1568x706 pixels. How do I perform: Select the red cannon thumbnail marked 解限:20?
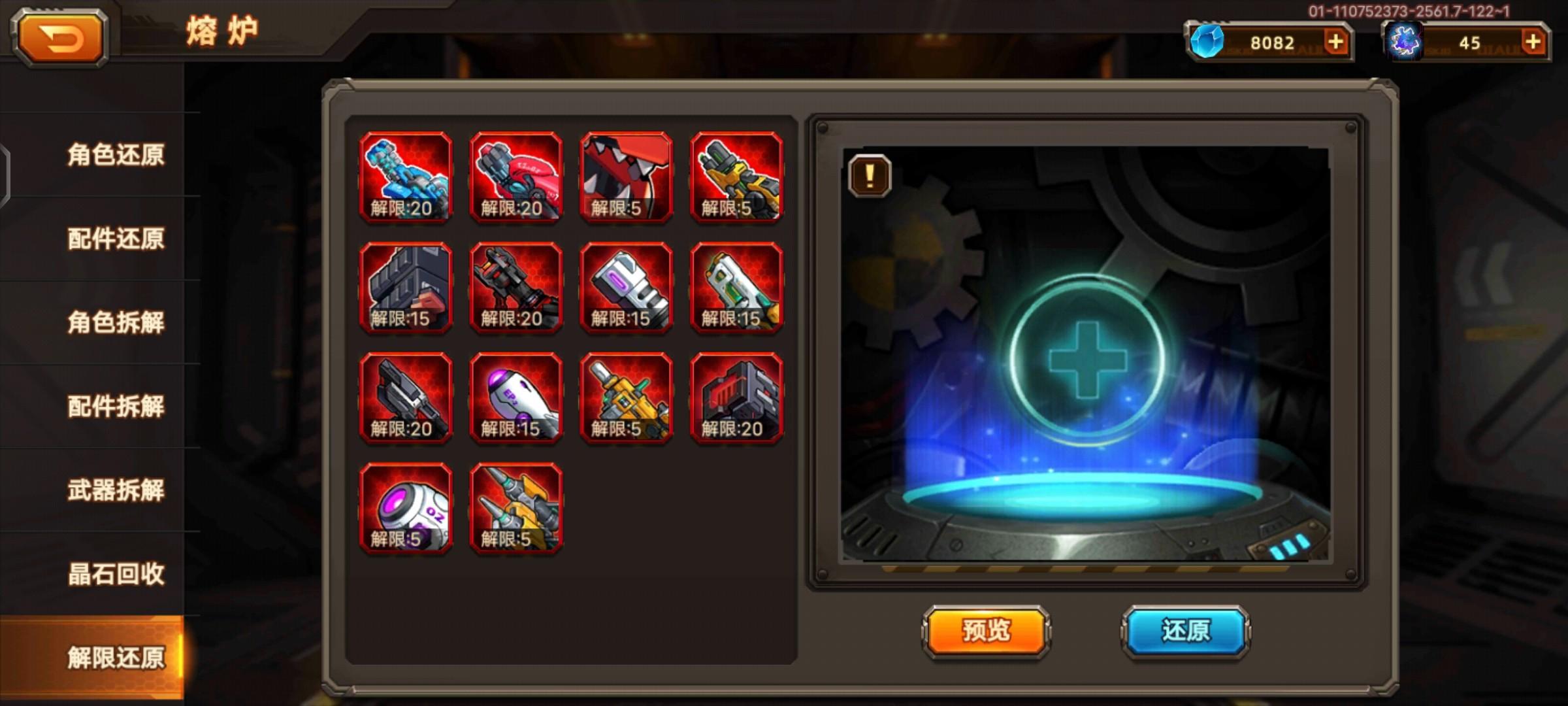pyautogui.click(x=516, y=175)
